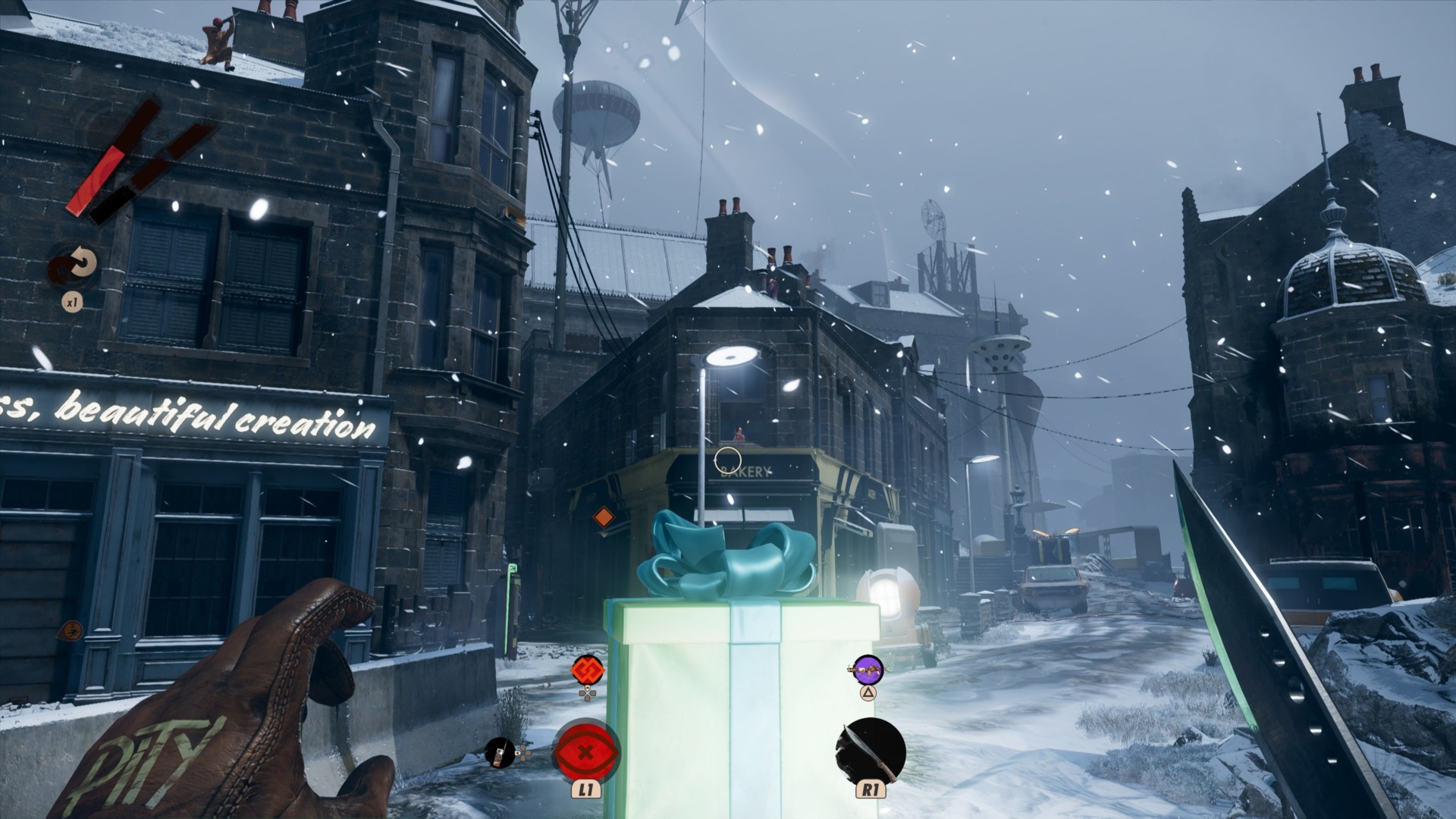Open the Hackamajig device icon near the L1 slot

point(501,754)
